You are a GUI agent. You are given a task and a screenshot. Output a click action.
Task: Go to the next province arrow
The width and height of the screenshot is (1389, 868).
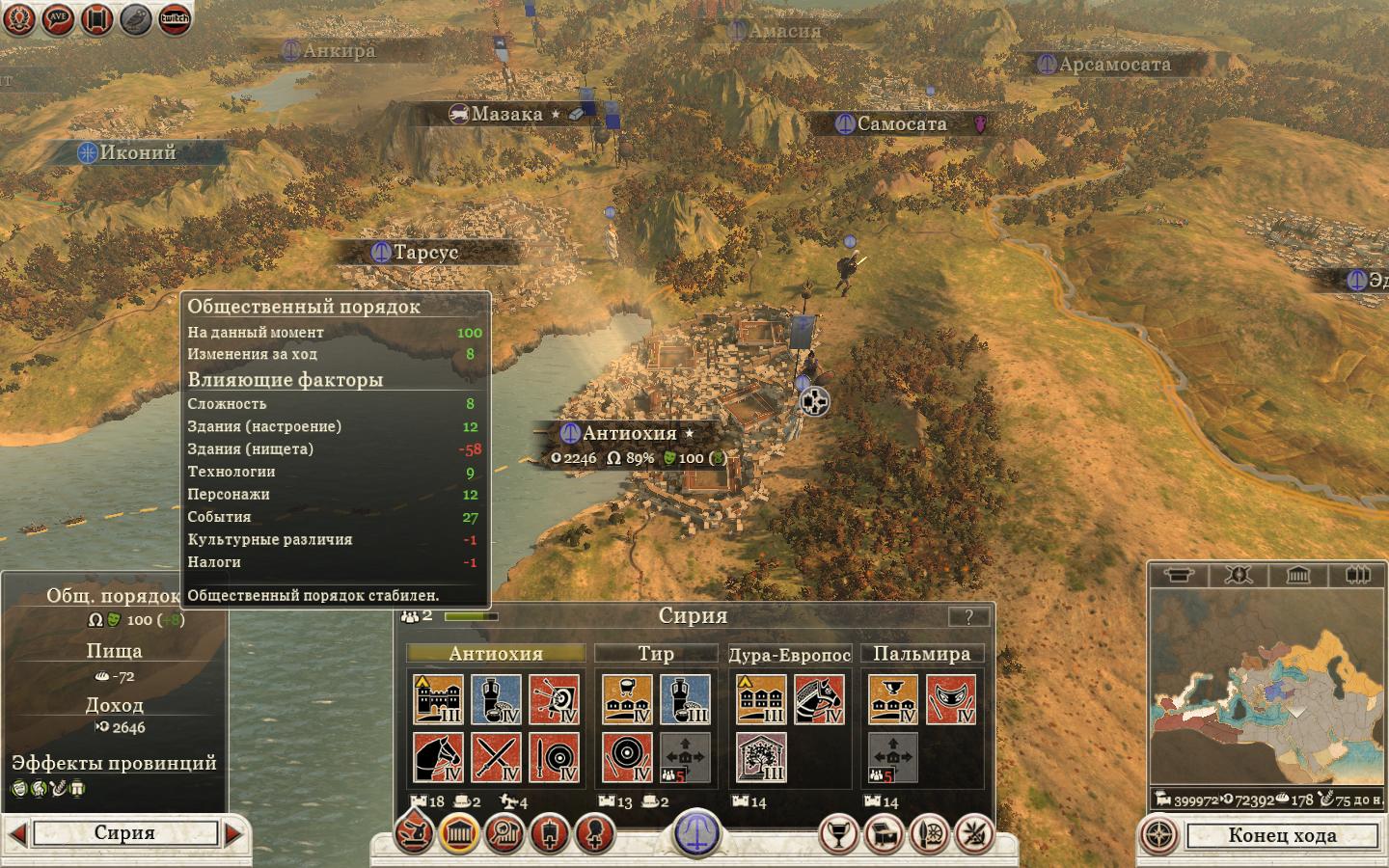pyautogui.click(x=234, y=833)
